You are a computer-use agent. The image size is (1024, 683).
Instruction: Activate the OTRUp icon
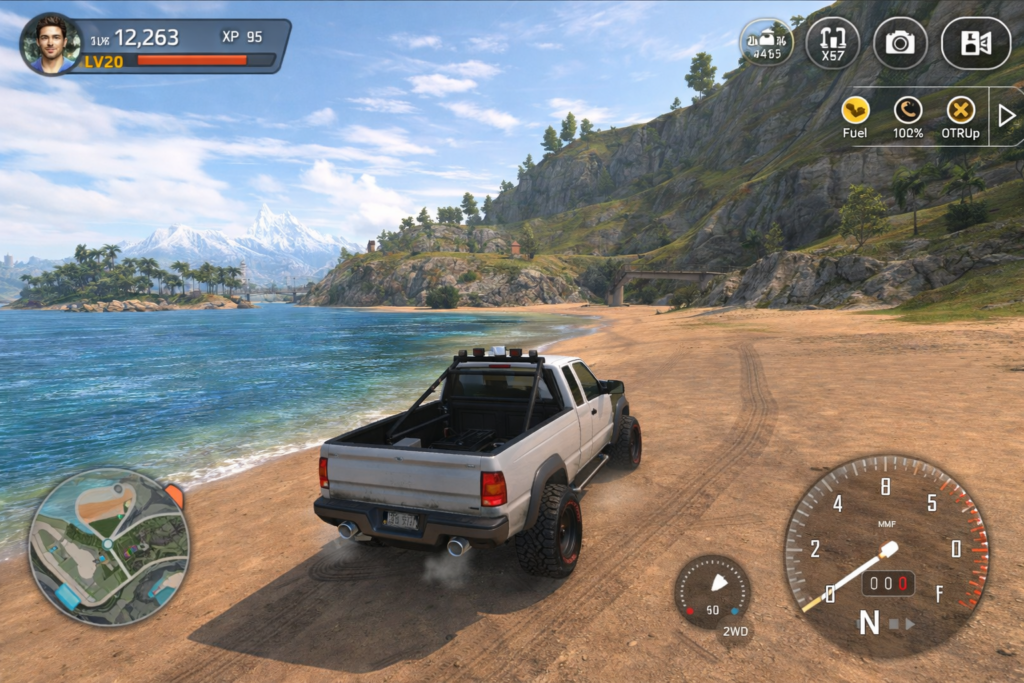(961, 111)
